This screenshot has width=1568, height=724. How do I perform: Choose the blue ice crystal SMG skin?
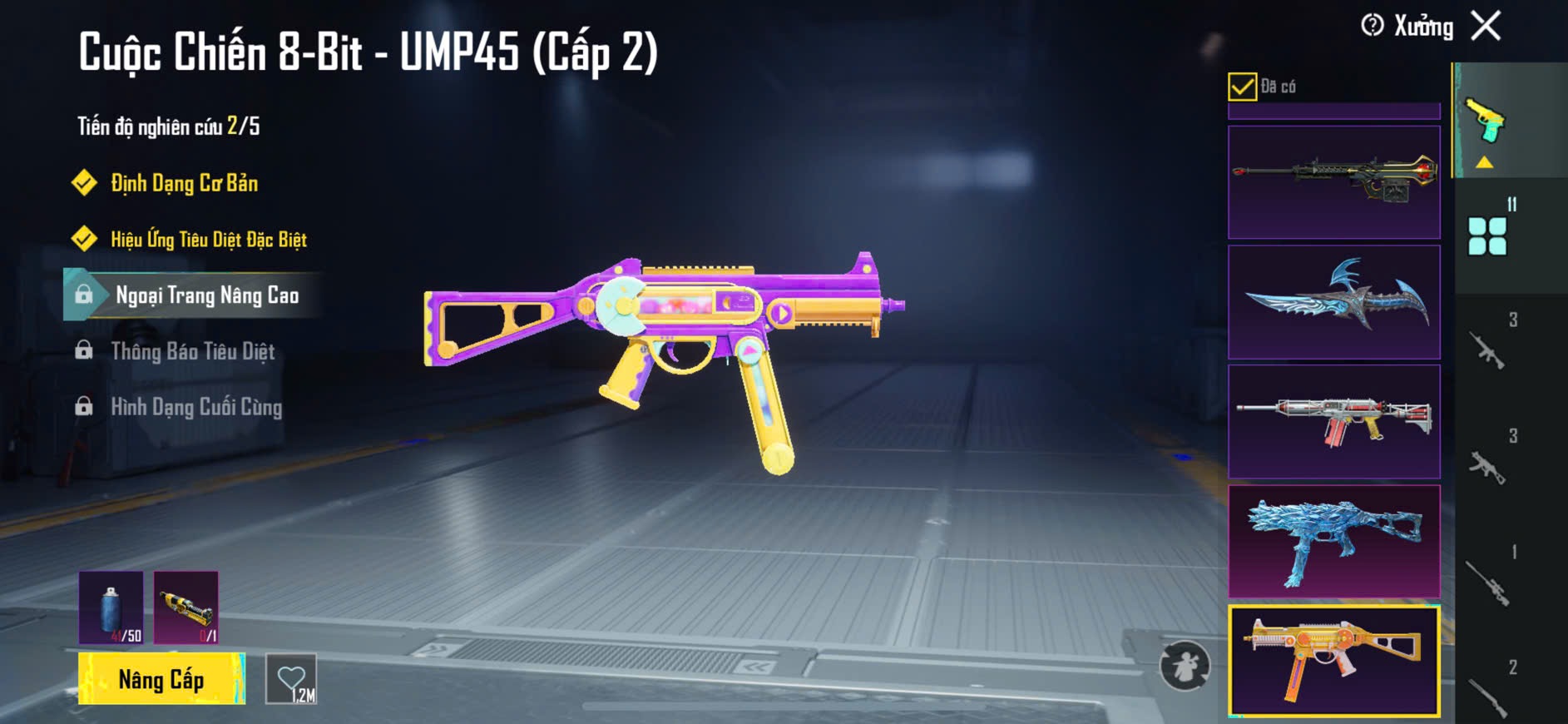click(1333, 541)
